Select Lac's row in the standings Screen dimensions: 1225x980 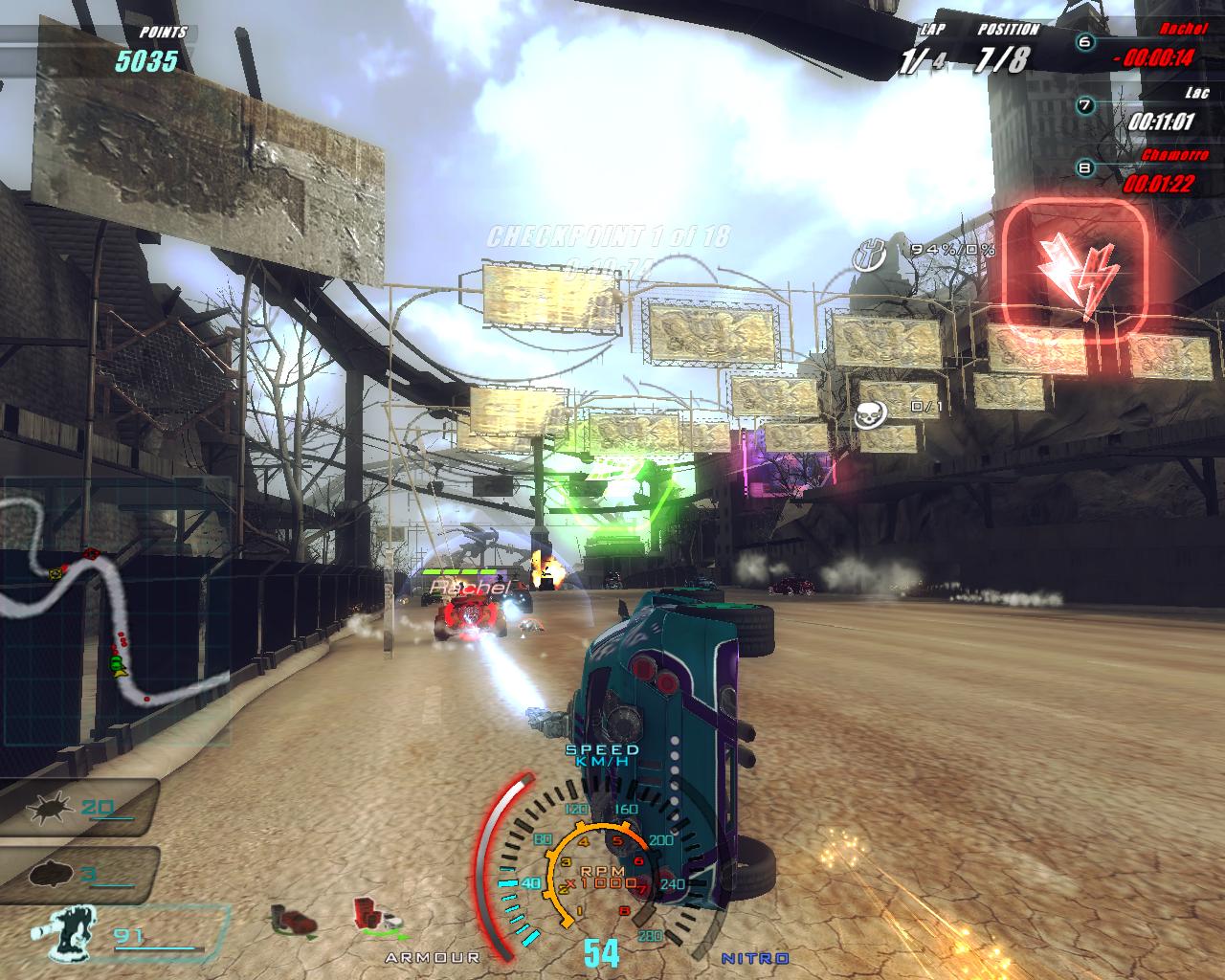click(1139, 113)
